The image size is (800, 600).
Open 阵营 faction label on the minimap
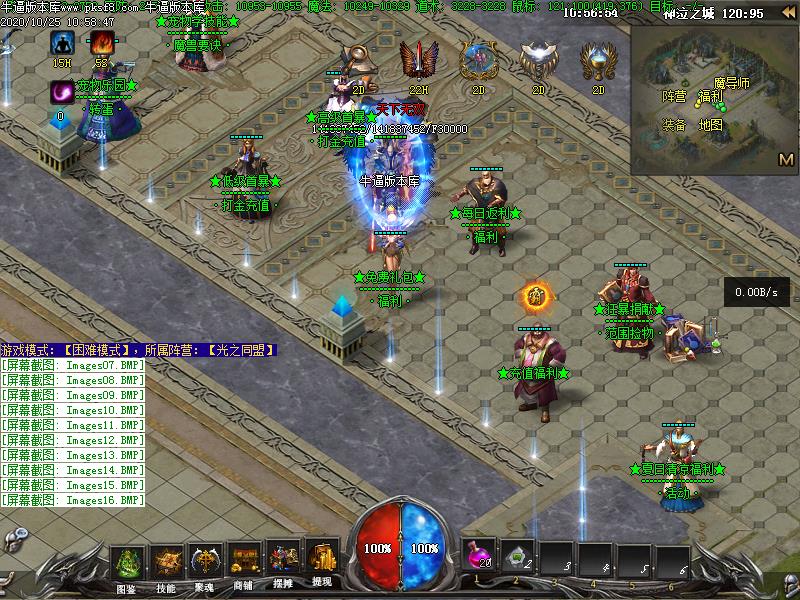point(674,96)
